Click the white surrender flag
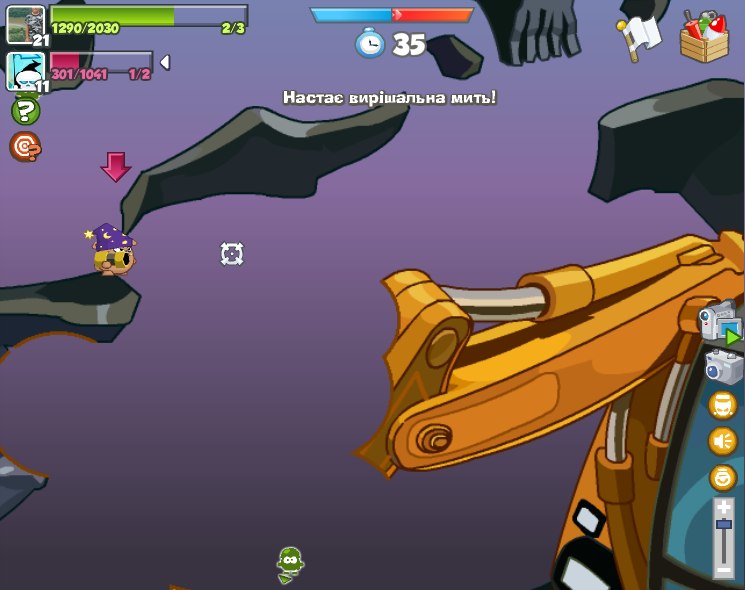The height and width of the screenshot is (590, 745). [640, 37]
